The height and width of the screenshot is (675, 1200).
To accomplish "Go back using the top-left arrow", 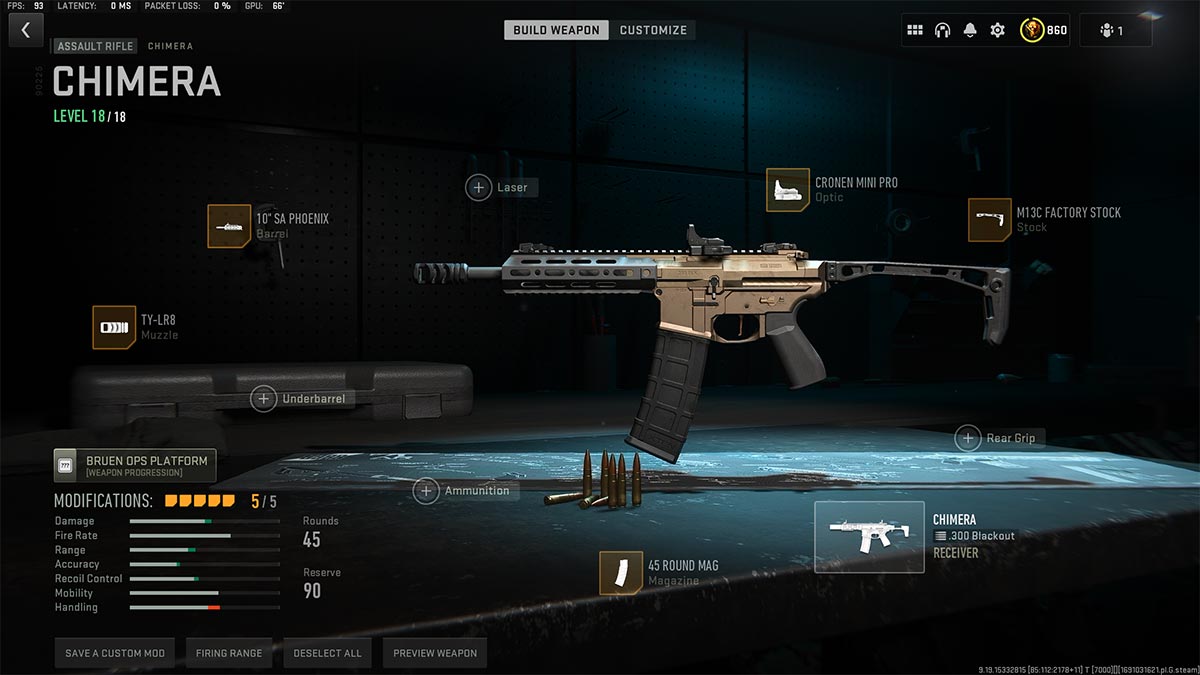I will click(x=26, y=30).
